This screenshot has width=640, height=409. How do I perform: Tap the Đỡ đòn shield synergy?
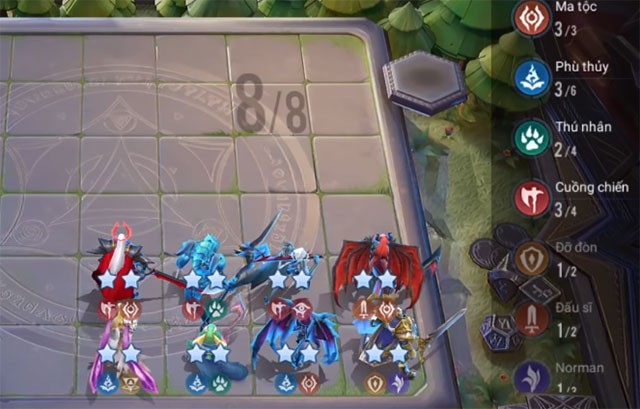(532, 259)
